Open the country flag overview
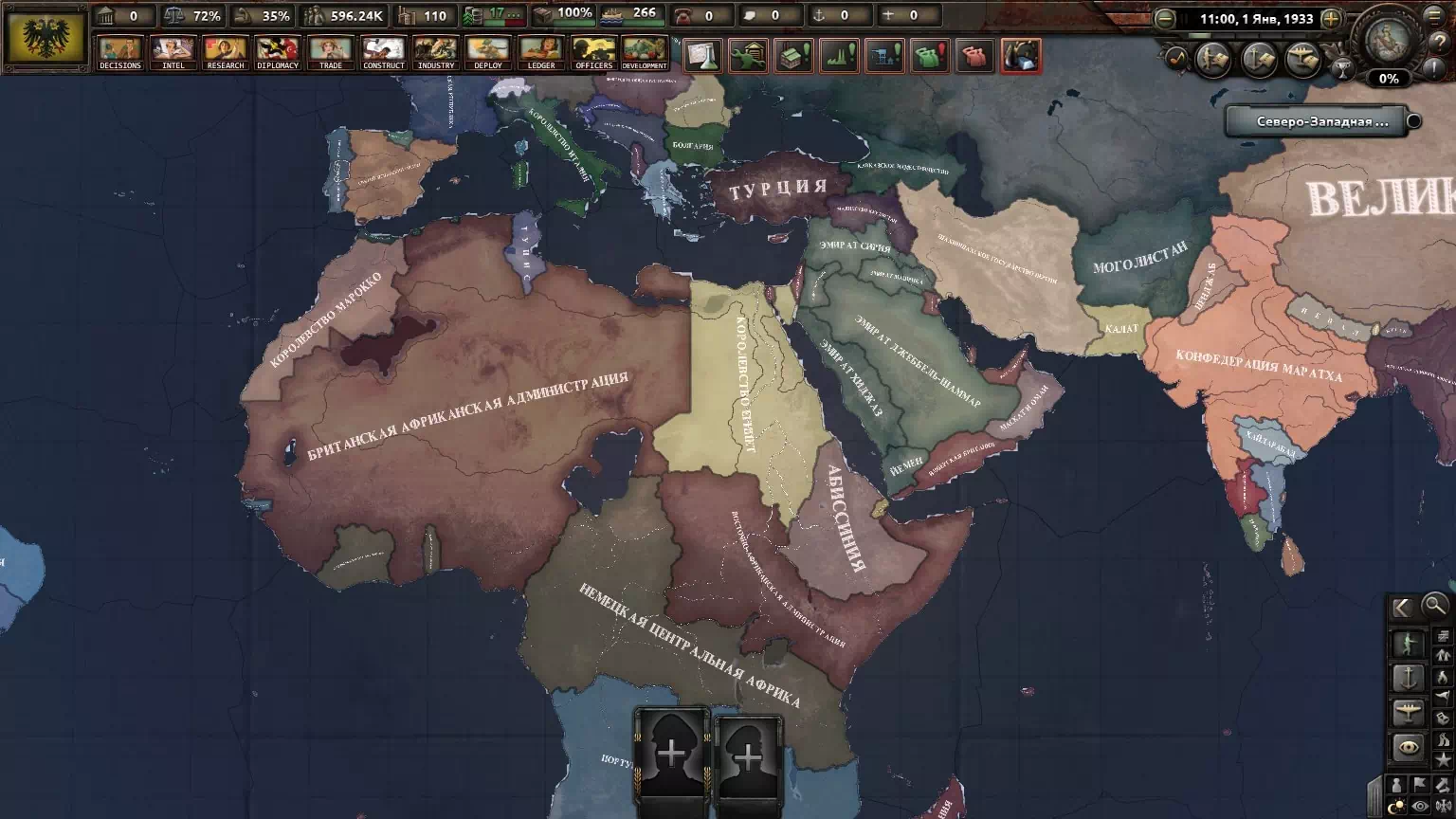Screen dimensions: 1456x819 coord(45,39)
